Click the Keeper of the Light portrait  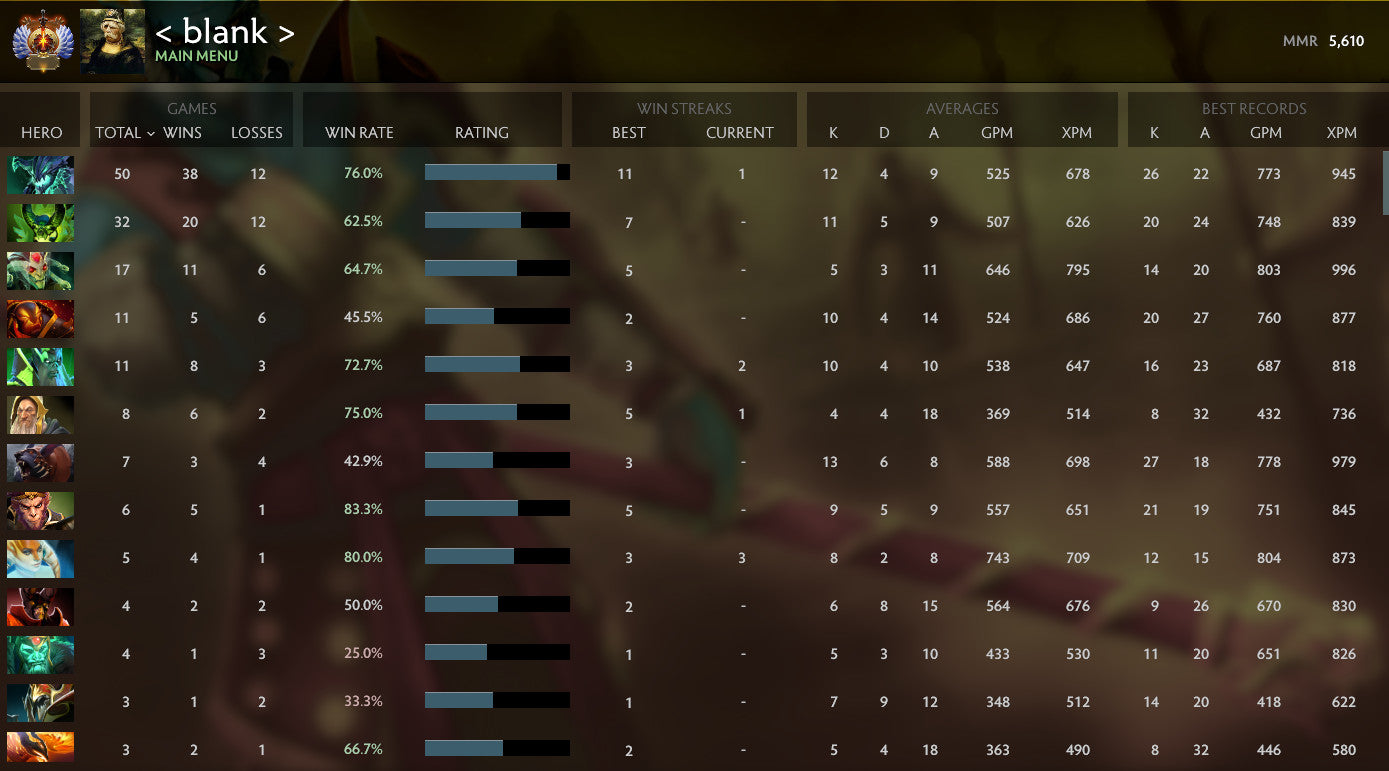(x=40, y=414)
